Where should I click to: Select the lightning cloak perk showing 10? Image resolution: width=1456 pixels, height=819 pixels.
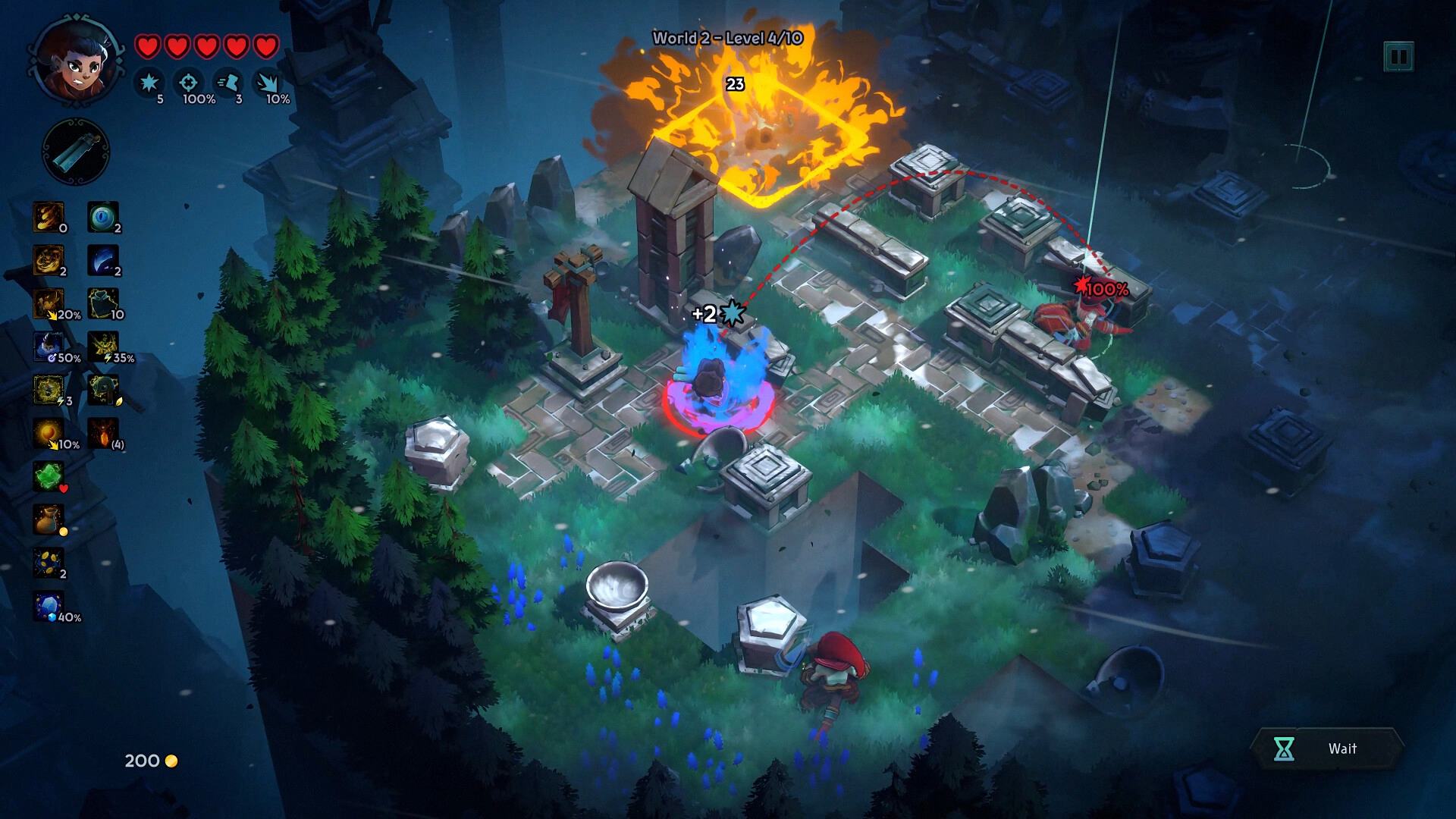[102, 303]
